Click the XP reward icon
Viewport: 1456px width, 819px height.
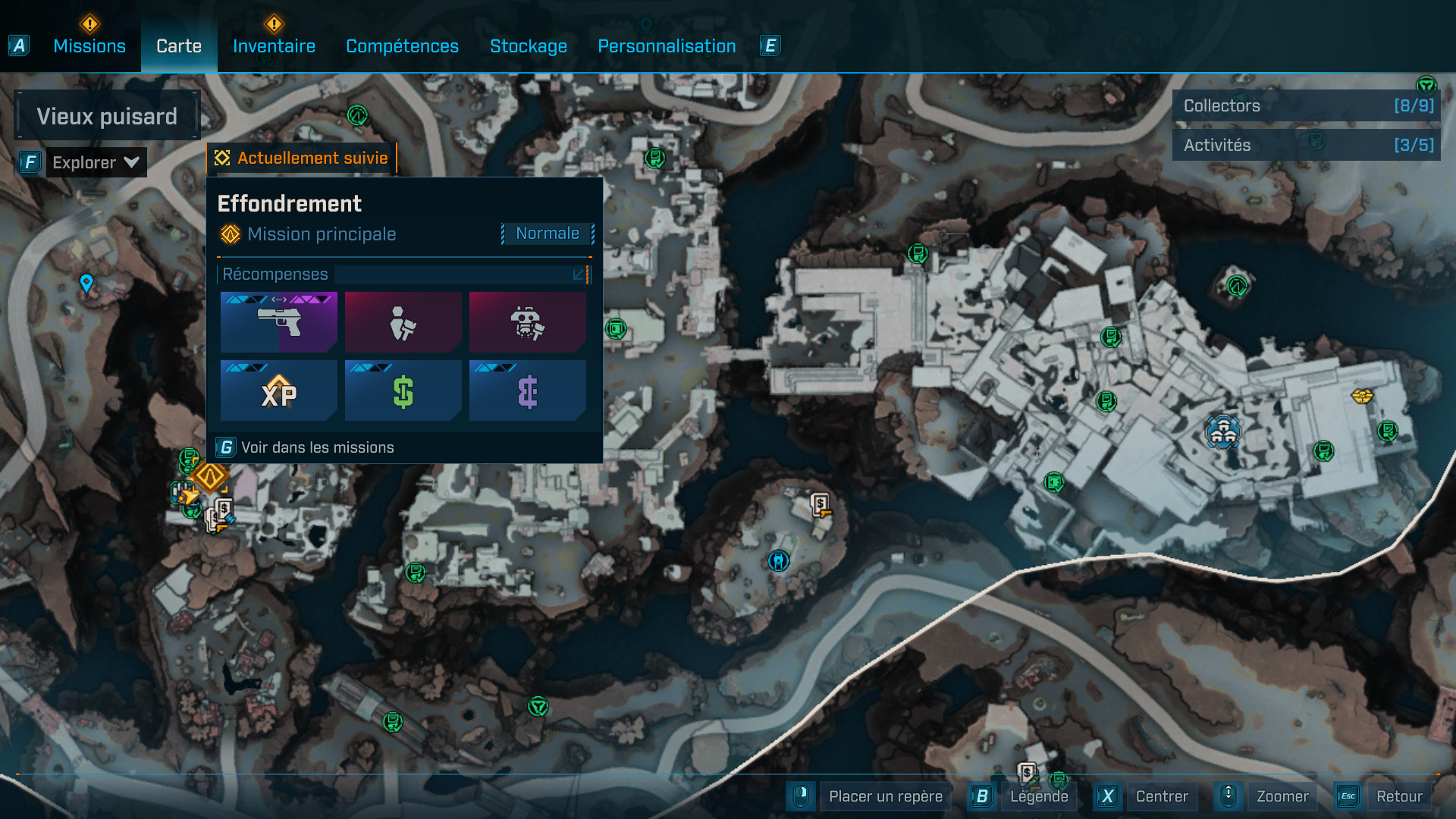278,391
